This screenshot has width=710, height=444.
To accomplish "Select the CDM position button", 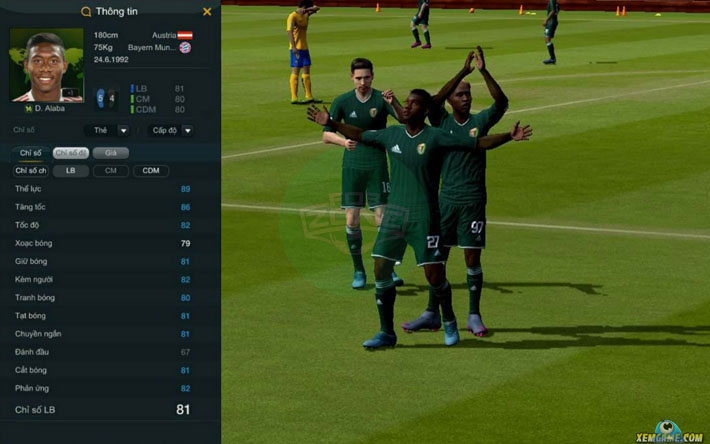I will (x=150, y=171).
